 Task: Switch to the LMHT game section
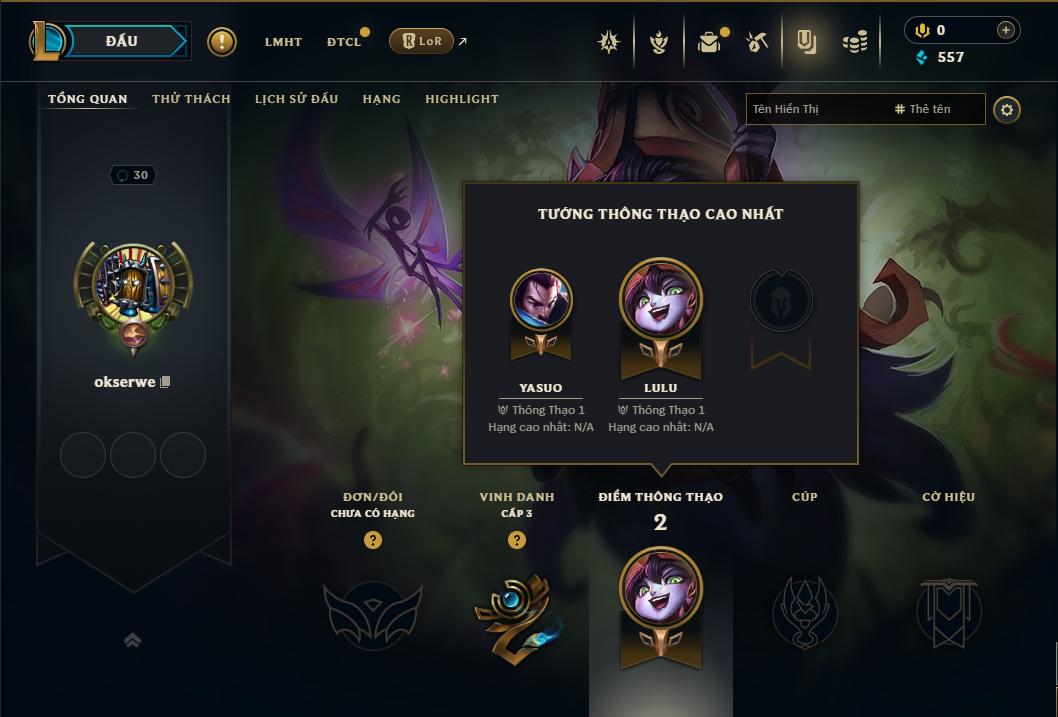point(283,42)
